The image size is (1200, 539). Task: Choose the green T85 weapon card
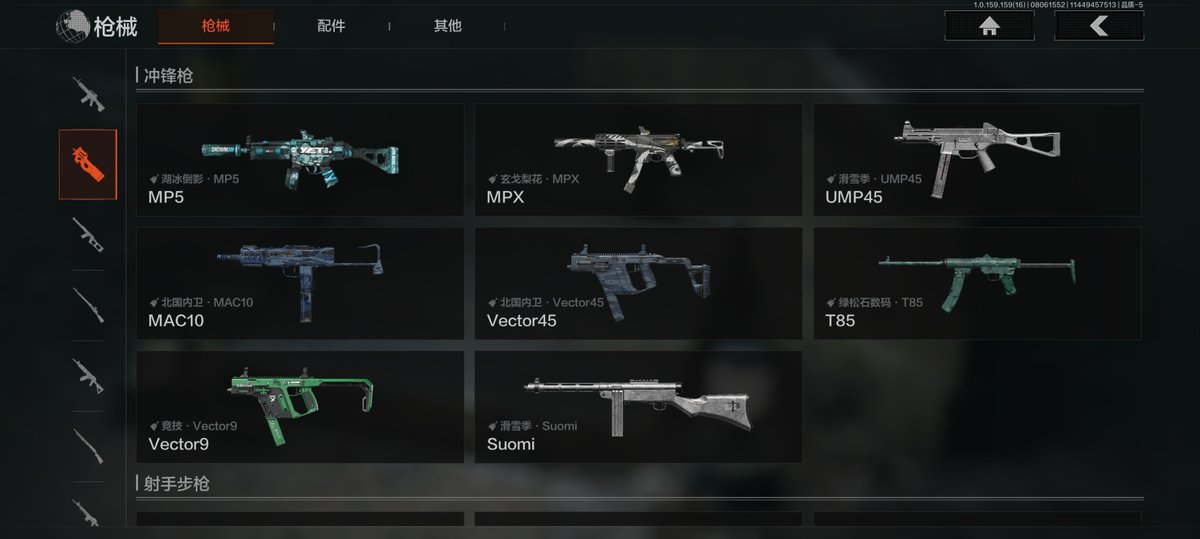[x=977, y=283]
